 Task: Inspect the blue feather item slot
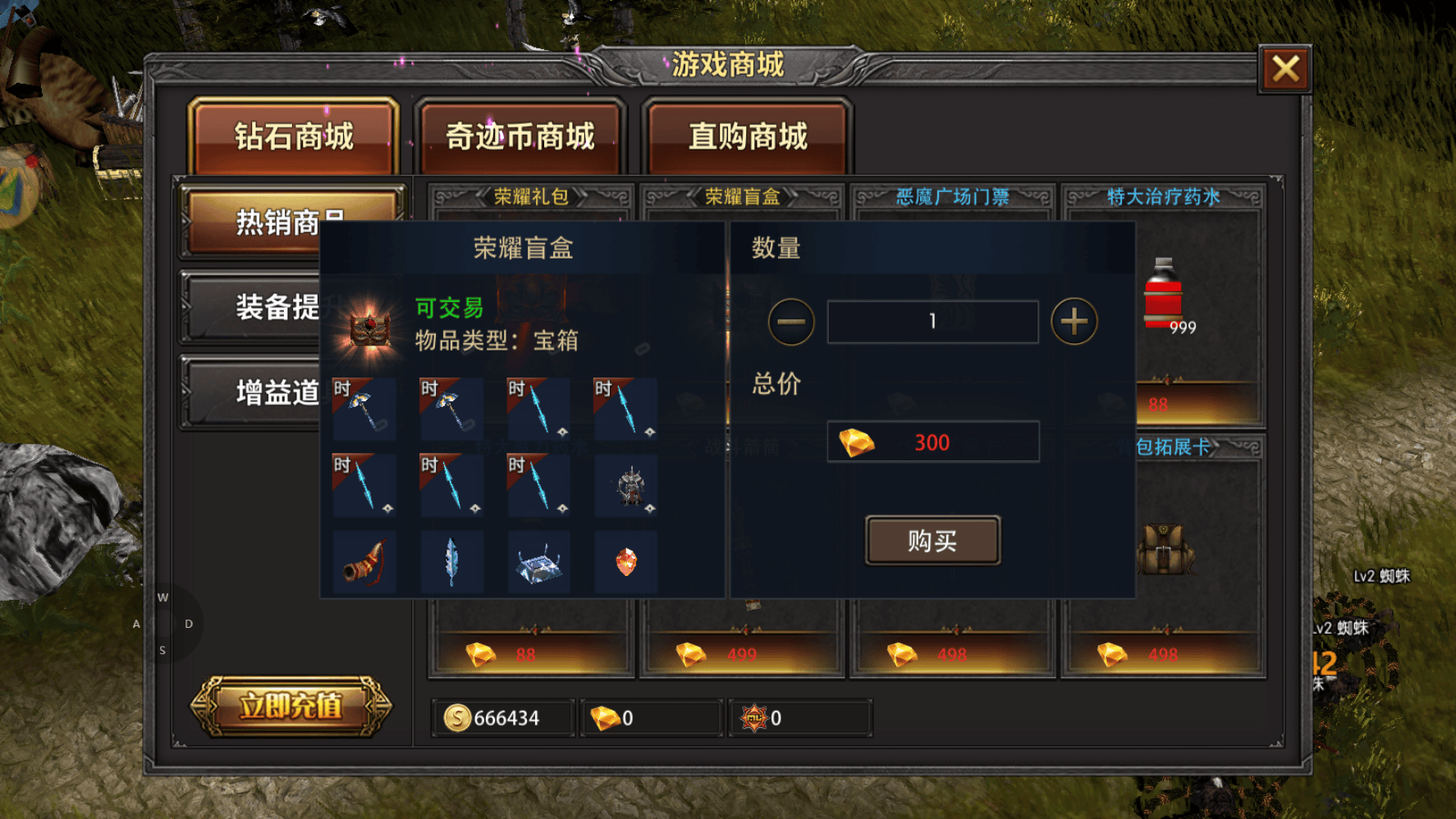point(451,562)
